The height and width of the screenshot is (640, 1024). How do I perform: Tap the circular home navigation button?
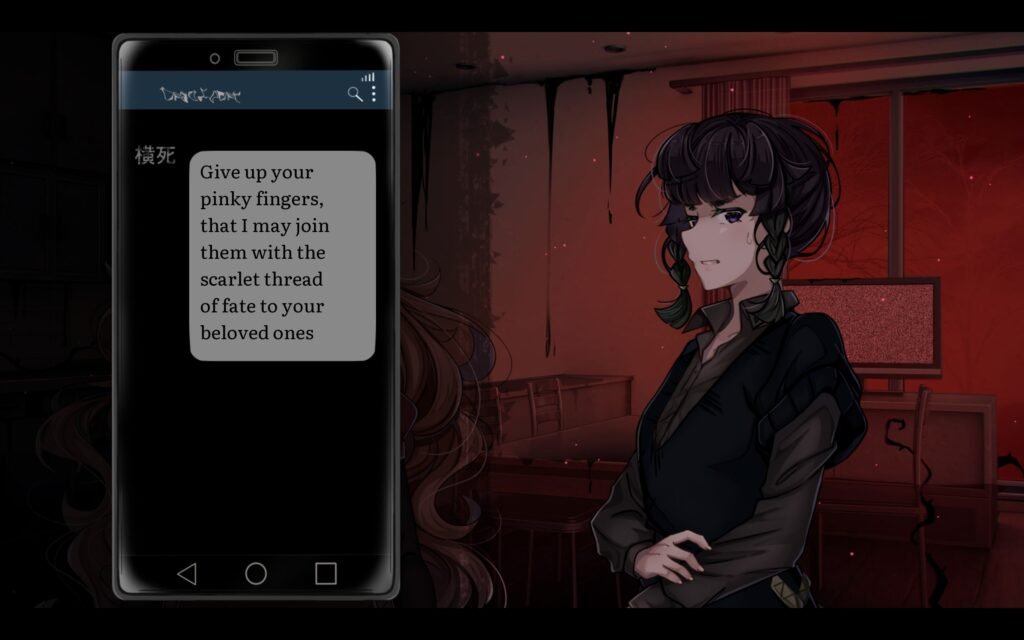(256, 573)
